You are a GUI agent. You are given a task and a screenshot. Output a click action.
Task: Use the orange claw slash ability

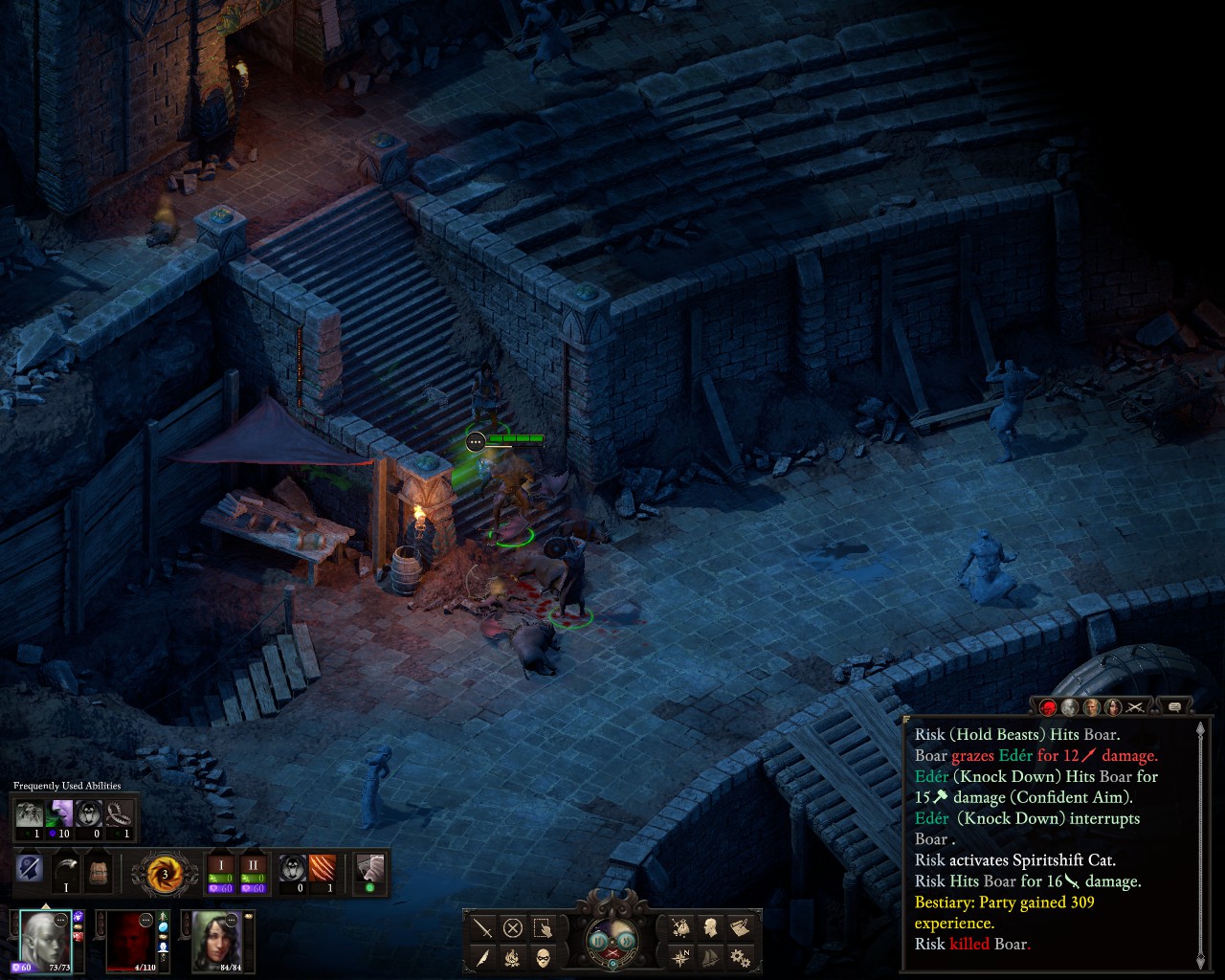pos(323,870)
